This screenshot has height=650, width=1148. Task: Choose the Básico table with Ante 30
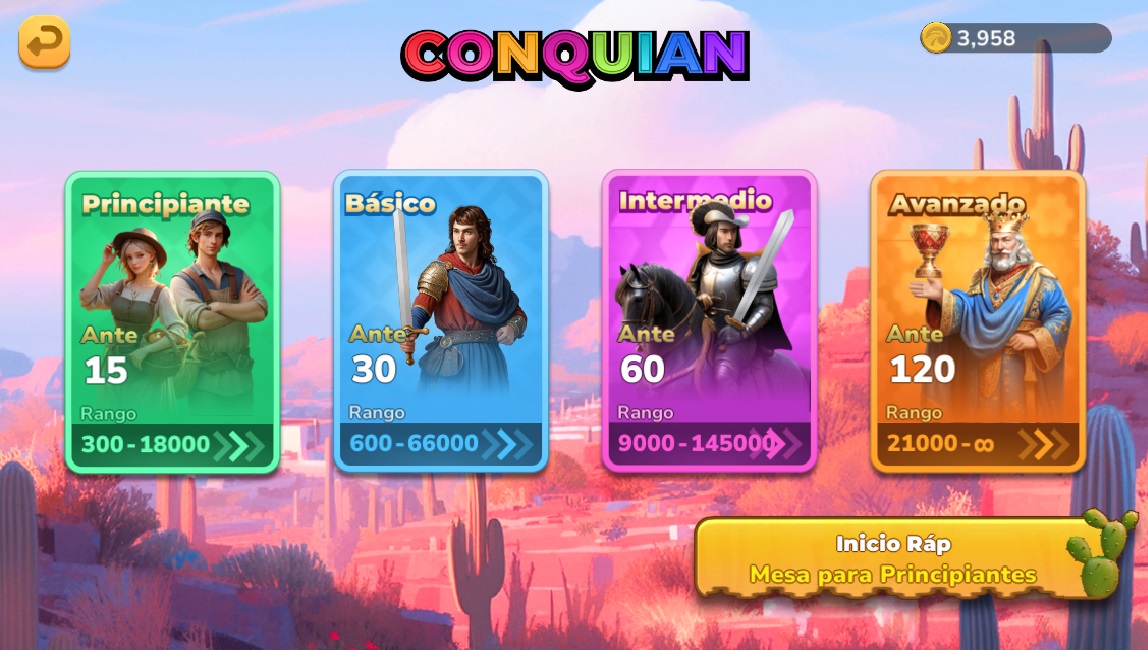click(441, 321)
